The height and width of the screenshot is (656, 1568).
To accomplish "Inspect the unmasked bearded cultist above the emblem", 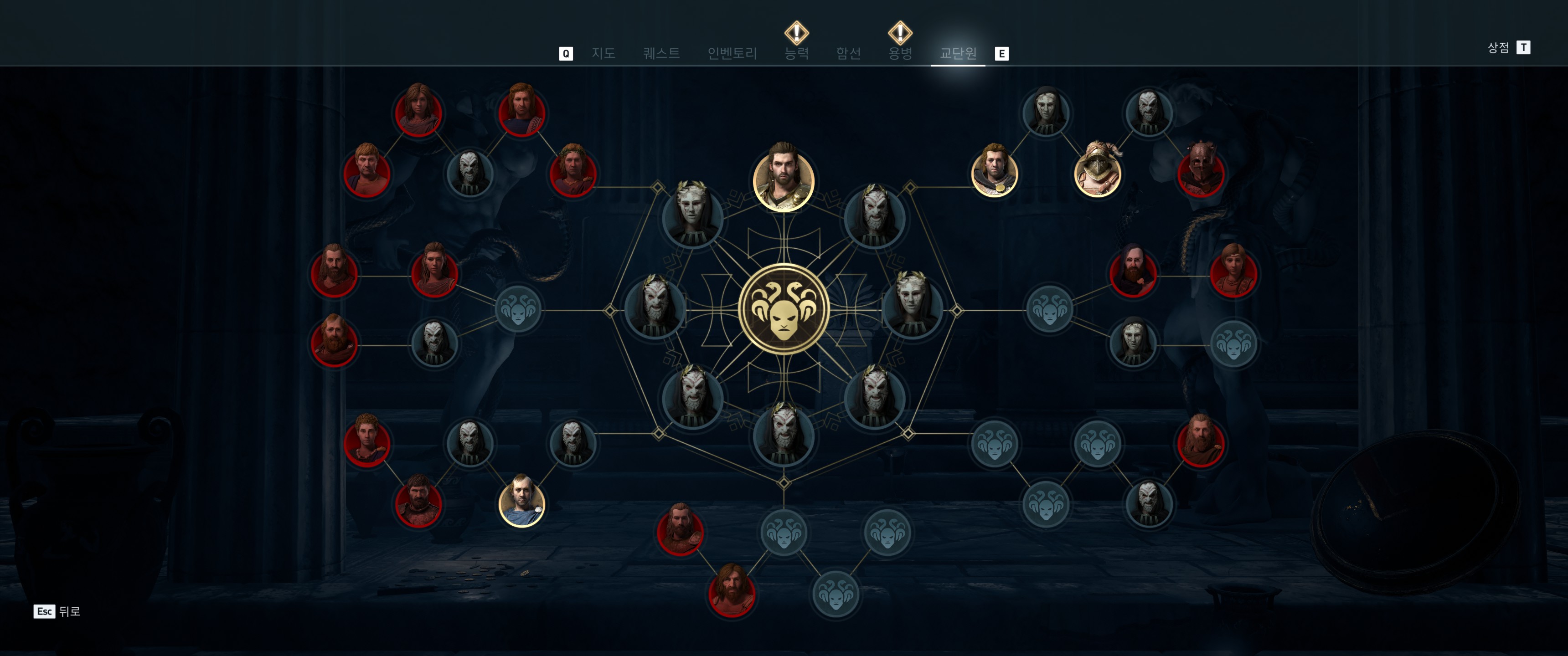I will [x=784, y=179].
